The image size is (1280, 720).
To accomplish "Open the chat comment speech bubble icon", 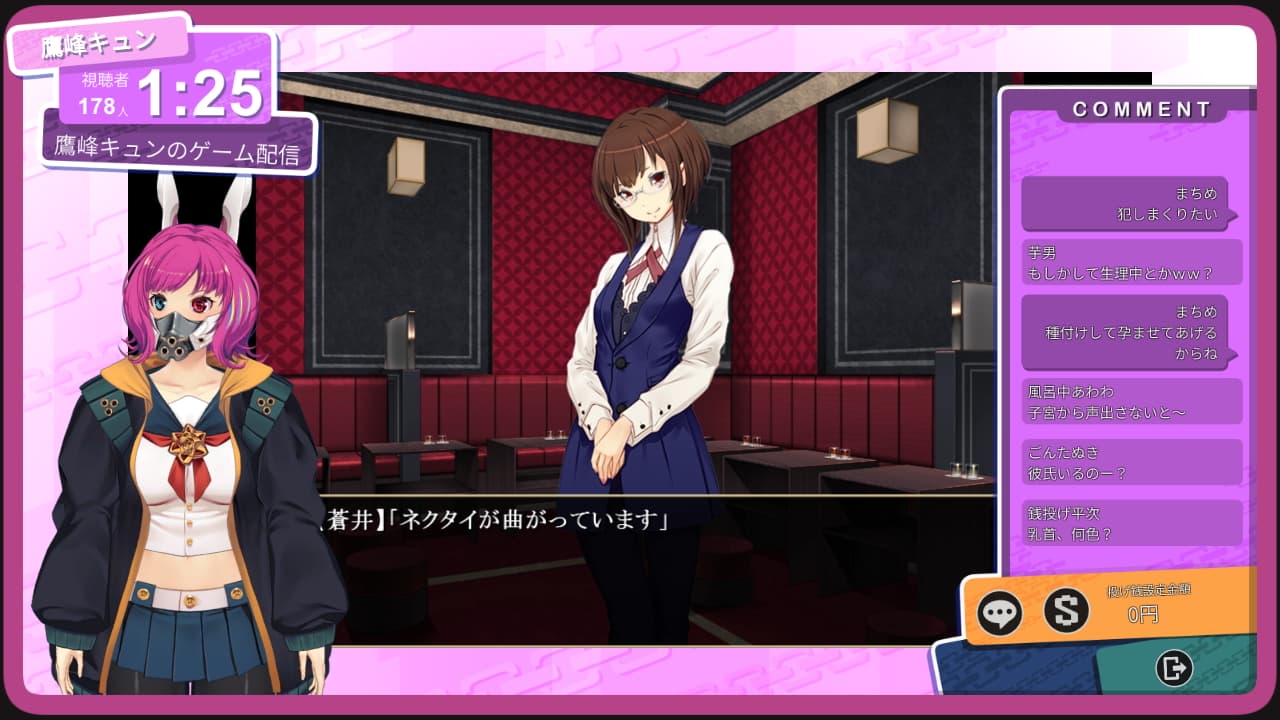I will 998,612.
